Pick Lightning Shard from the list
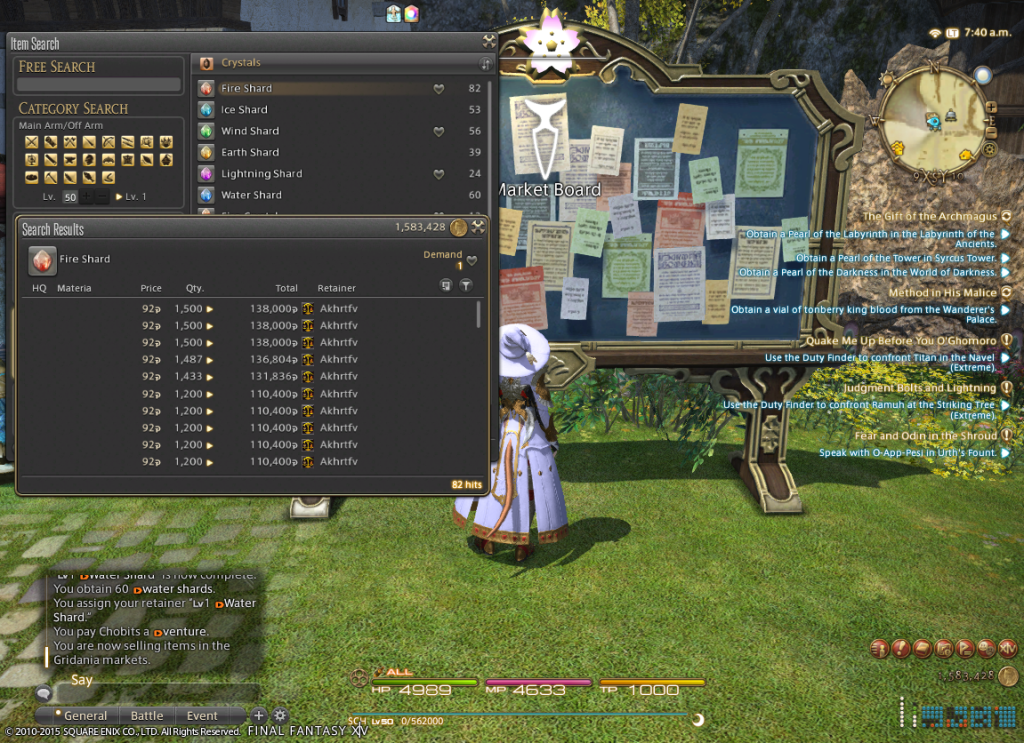 click(261, 174)
